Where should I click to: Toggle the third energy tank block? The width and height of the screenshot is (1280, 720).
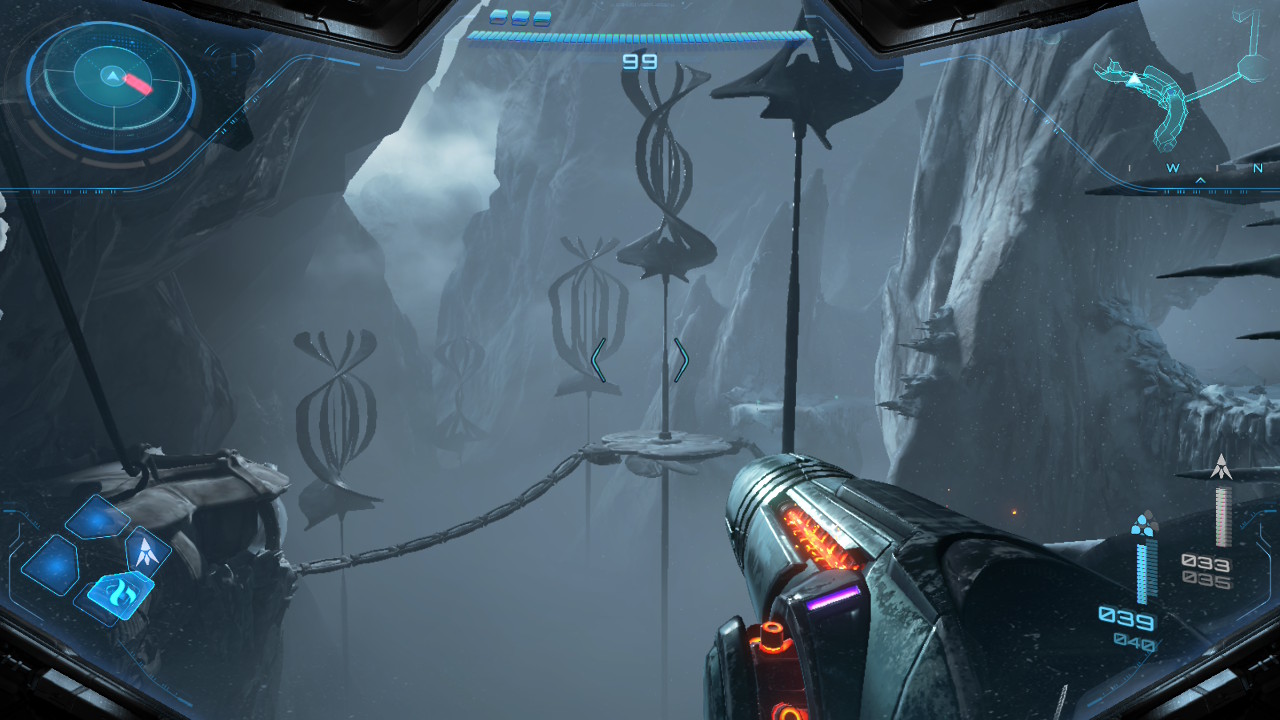pos(542,17)
